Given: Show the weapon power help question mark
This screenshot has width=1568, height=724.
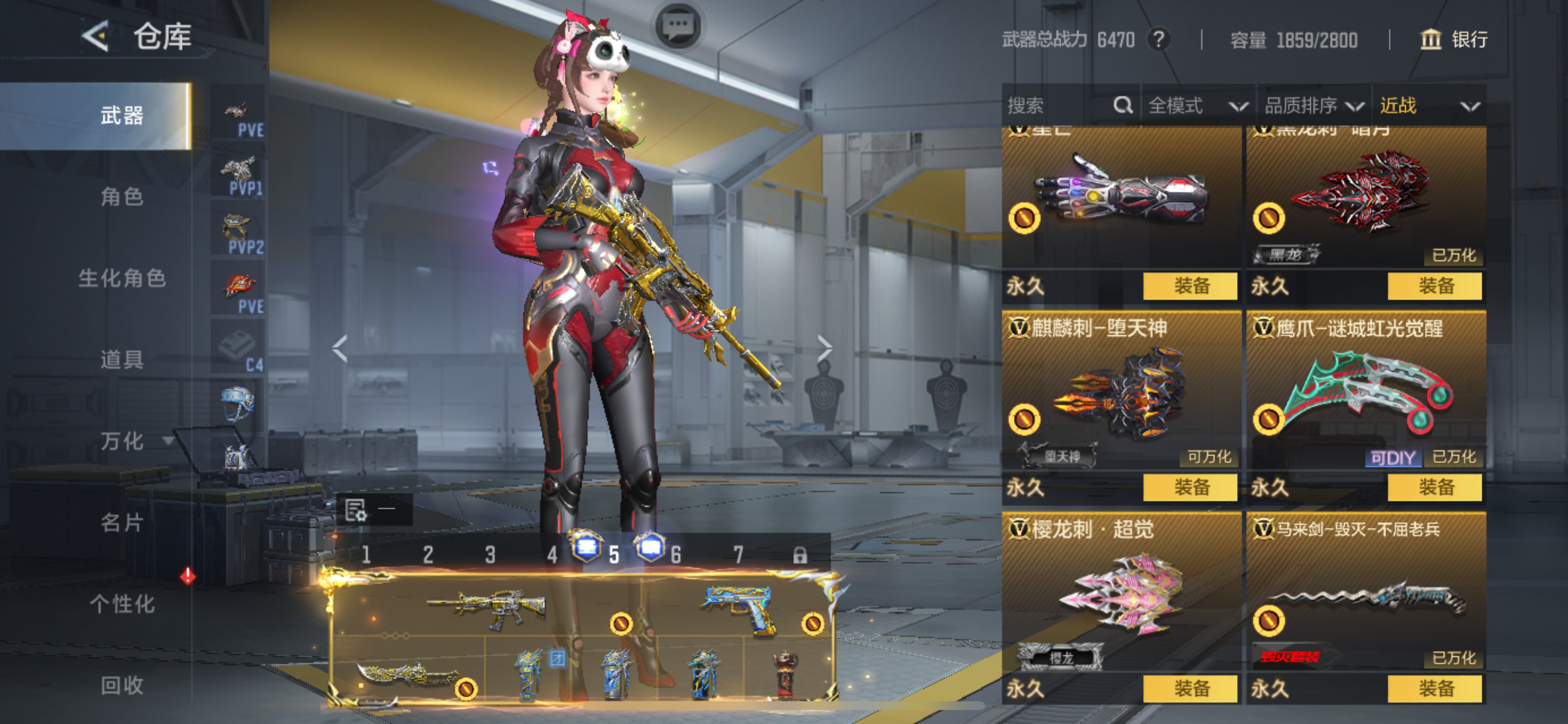Looking at the screenshot, I should (1159, 40).
